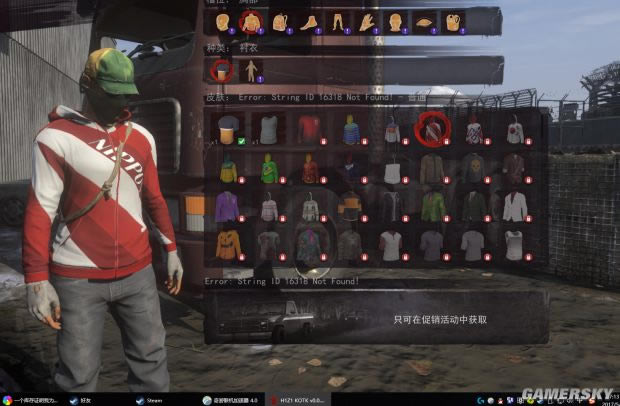This screenshot has height=406, width=620.
Task: Pick the purple jacket skin
Action: point(227,206)
